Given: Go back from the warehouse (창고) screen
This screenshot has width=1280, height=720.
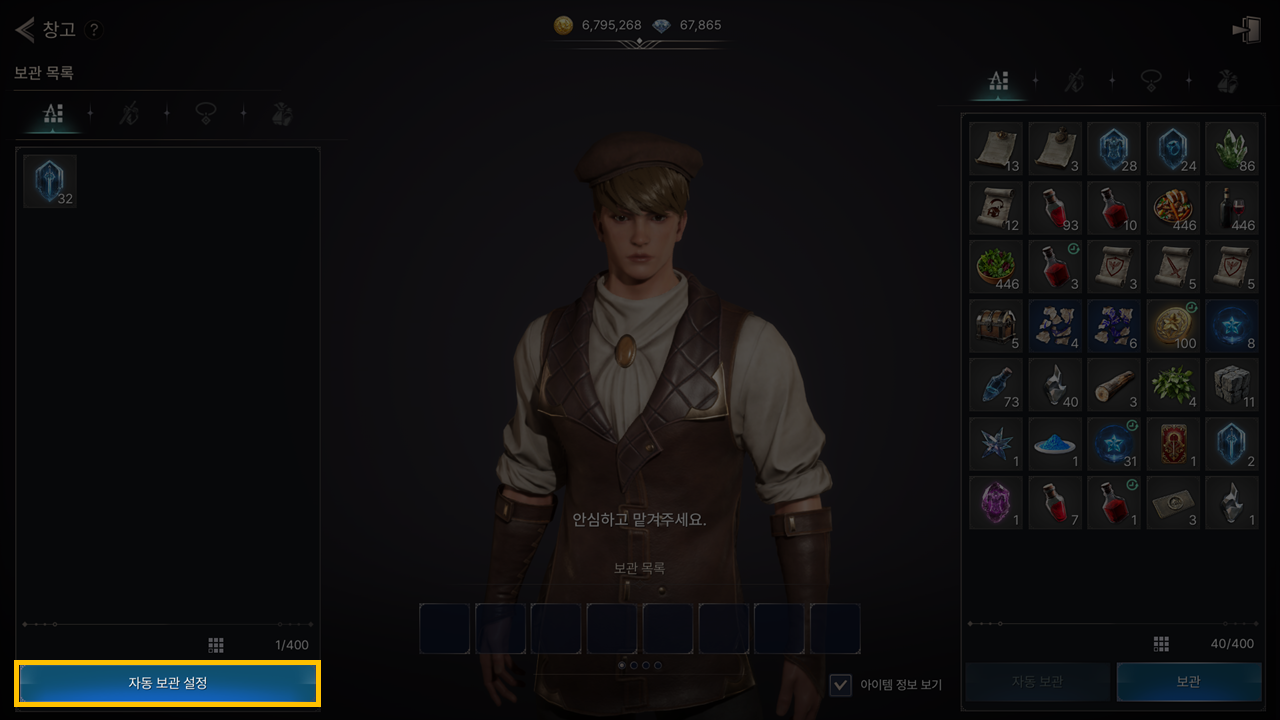Looking at the screenshot, I should click(x=25, y=29).
